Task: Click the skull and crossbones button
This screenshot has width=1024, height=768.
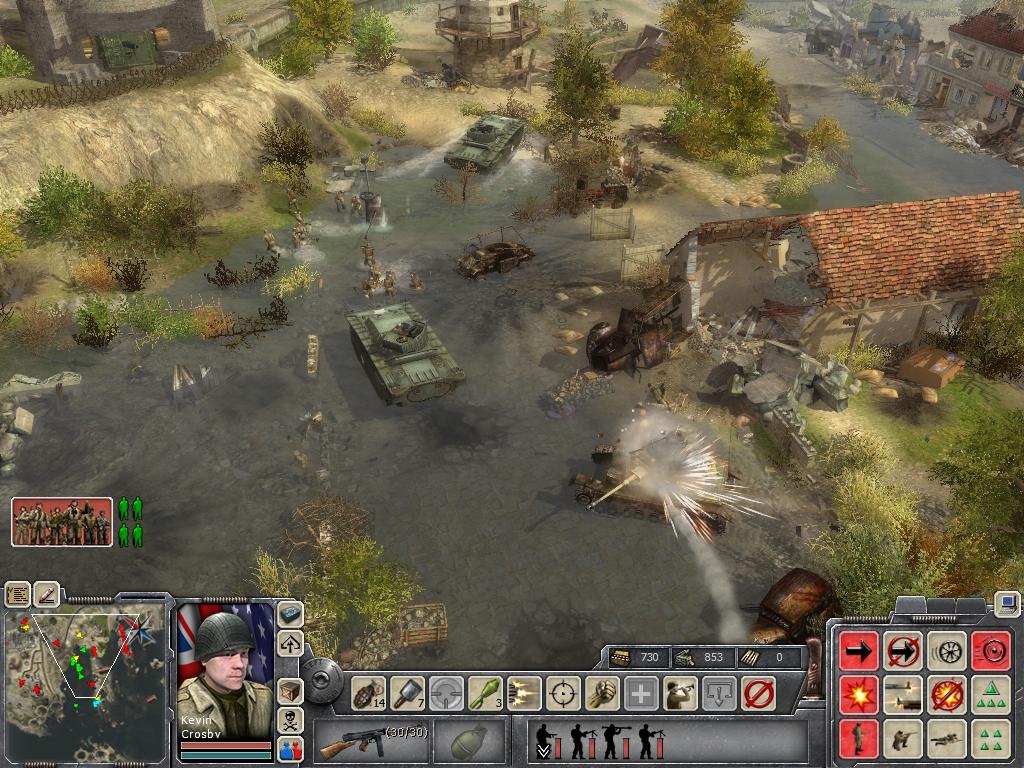Action: [x=290, y=719]
